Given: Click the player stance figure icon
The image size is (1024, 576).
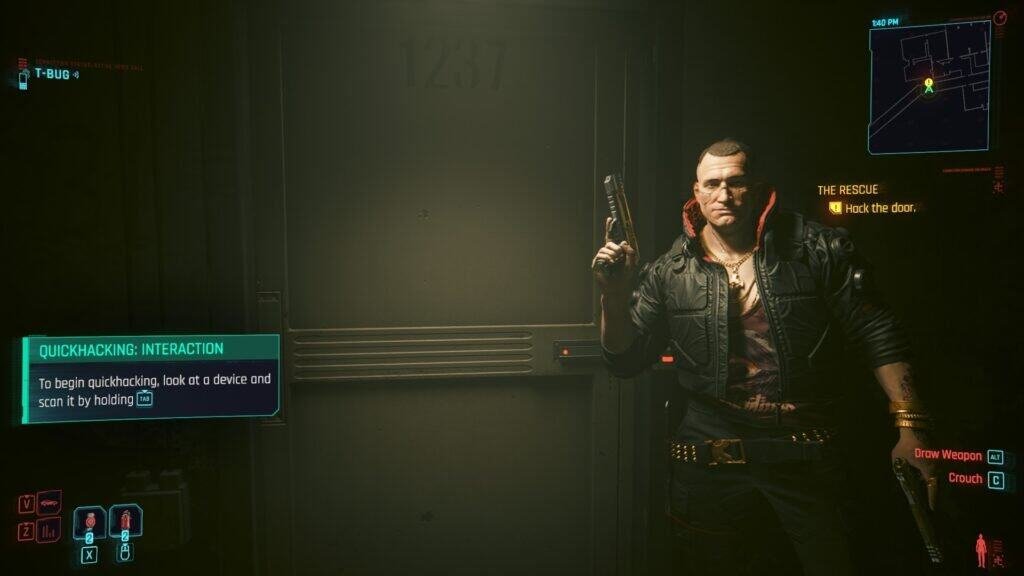Looking at the screenshot, I should [982, 550].
